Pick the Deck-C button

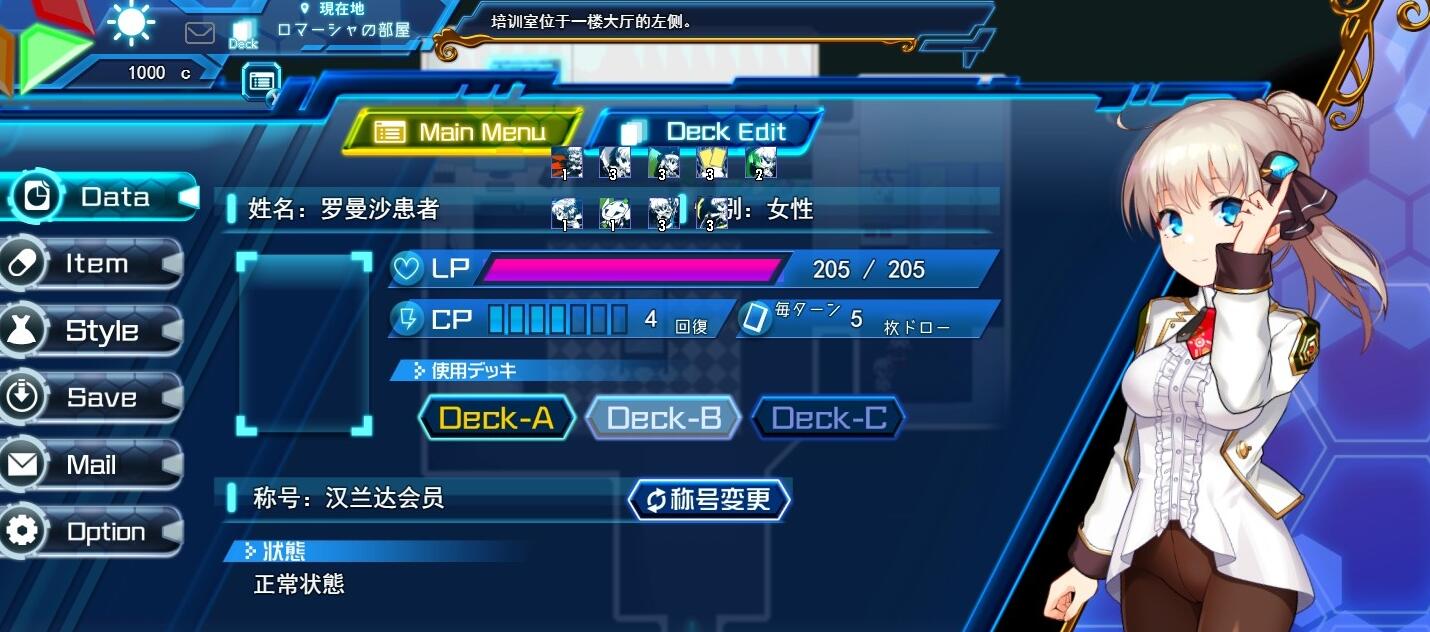click(828, 418)
